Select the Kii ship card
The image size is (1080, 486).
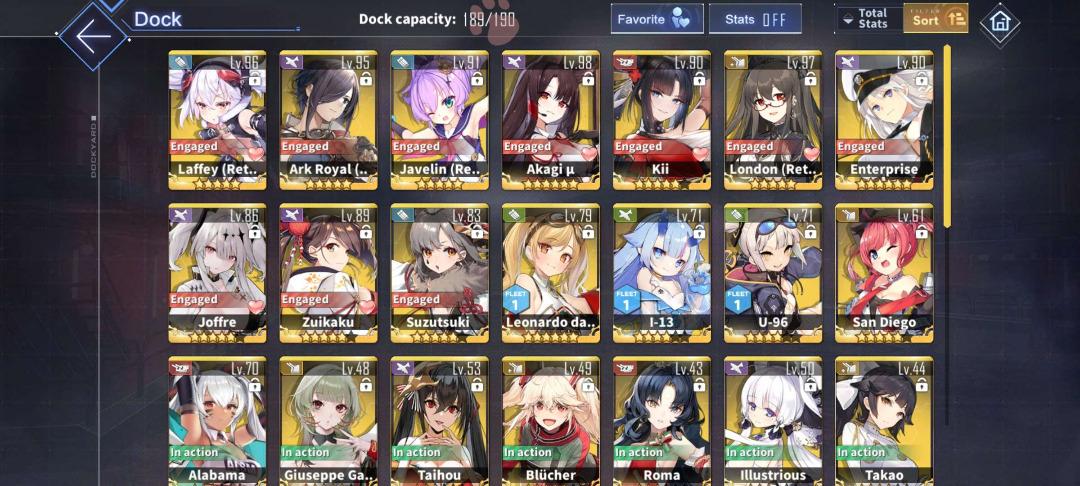click(x=661, y=118)
